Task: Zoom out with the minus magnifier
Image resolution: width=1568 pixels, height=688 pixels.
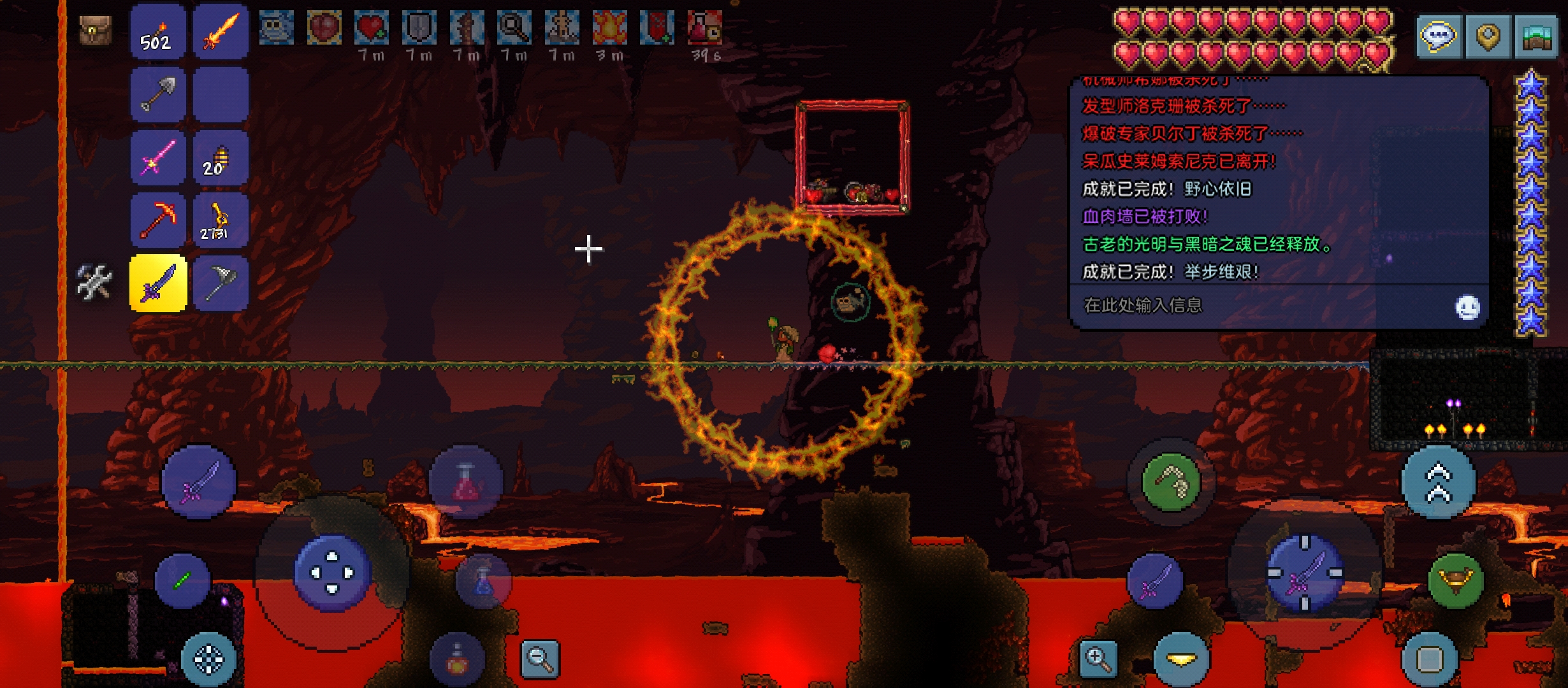Action: click(x=540, y=658)
